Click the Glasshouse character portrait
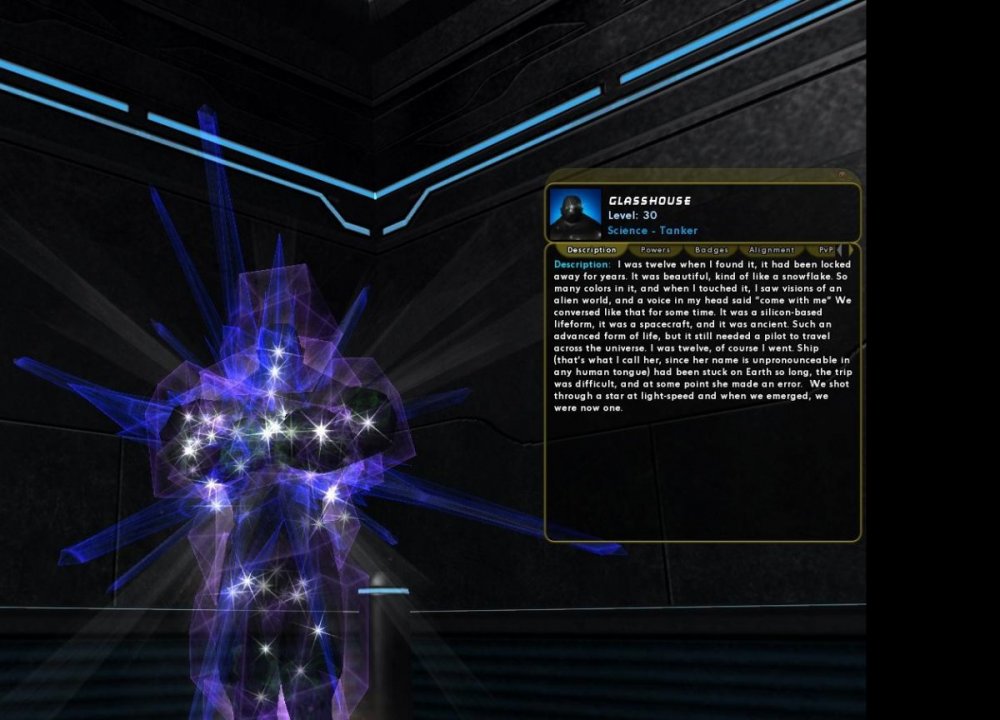Viewport: 1000px width, 720px height. point(576,214)
